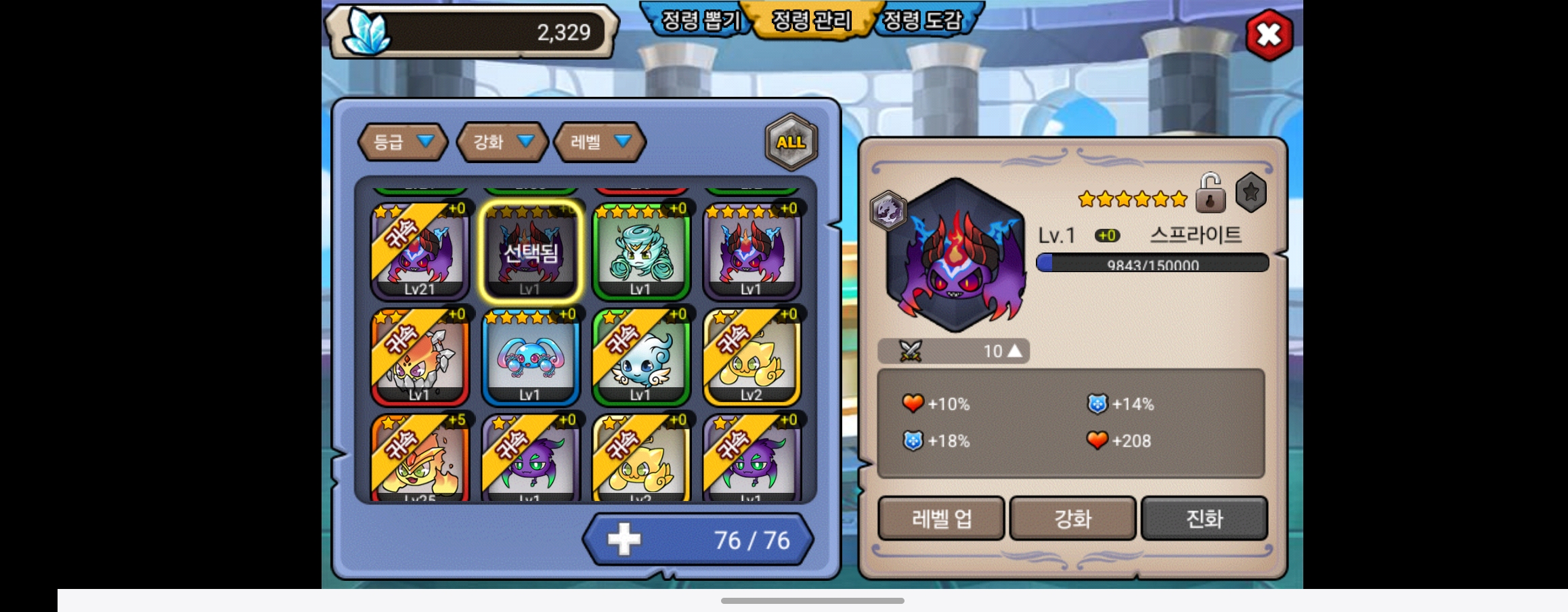This screenshot has width=1568, height=612.
Task: Choose the 진화 evolve button
Action: point(1204,519)
